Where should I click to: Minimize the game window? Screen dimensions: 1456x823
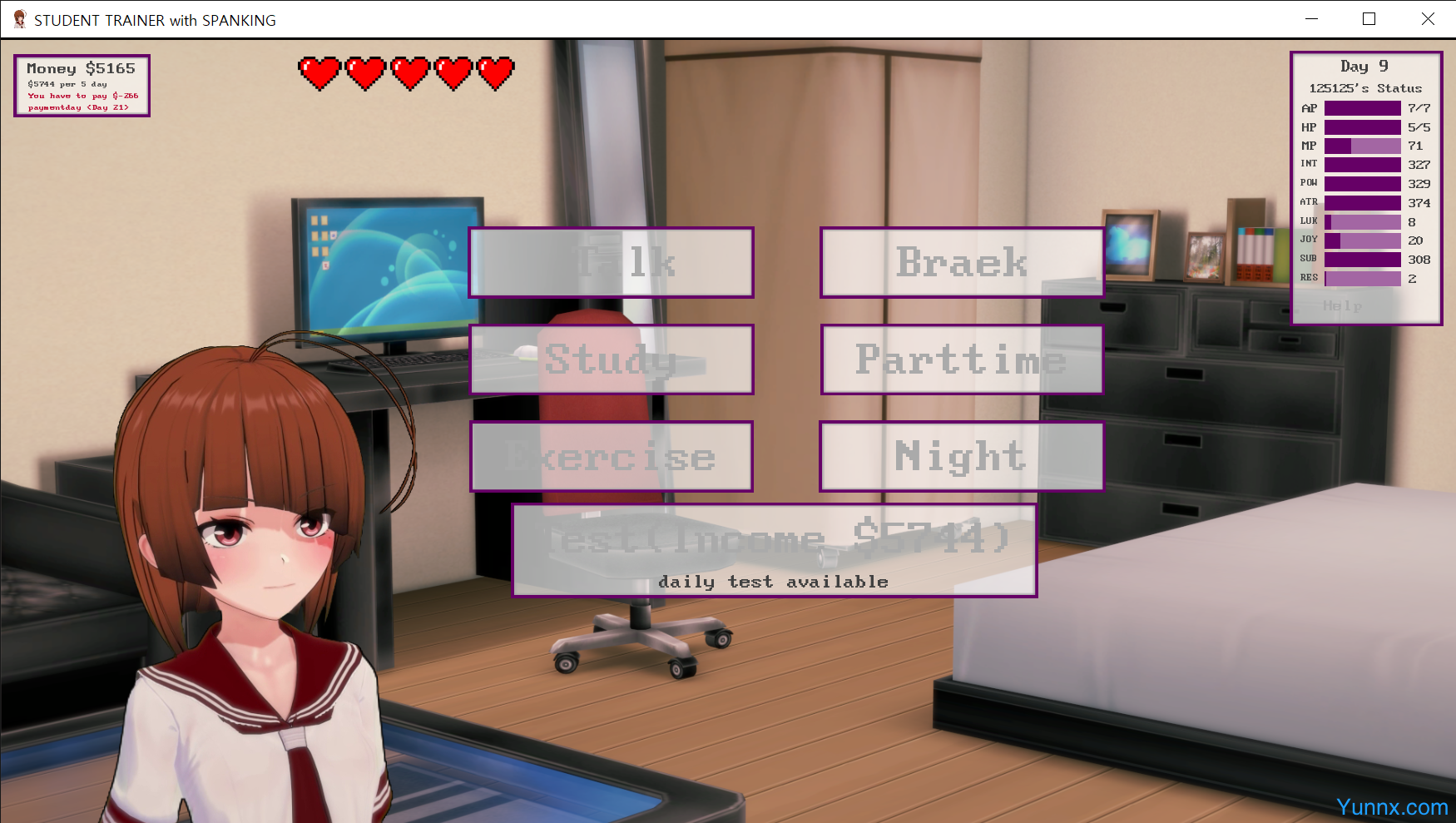pyautogui.click(x=1312, y=19)
